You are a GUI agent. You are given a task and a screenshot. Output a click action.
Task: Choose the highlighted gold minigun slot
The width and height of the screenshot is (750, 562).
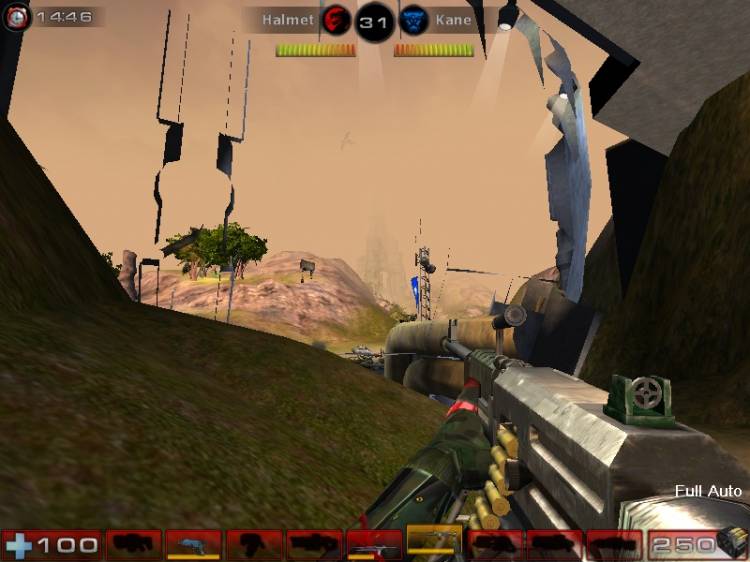coord(434,542)
